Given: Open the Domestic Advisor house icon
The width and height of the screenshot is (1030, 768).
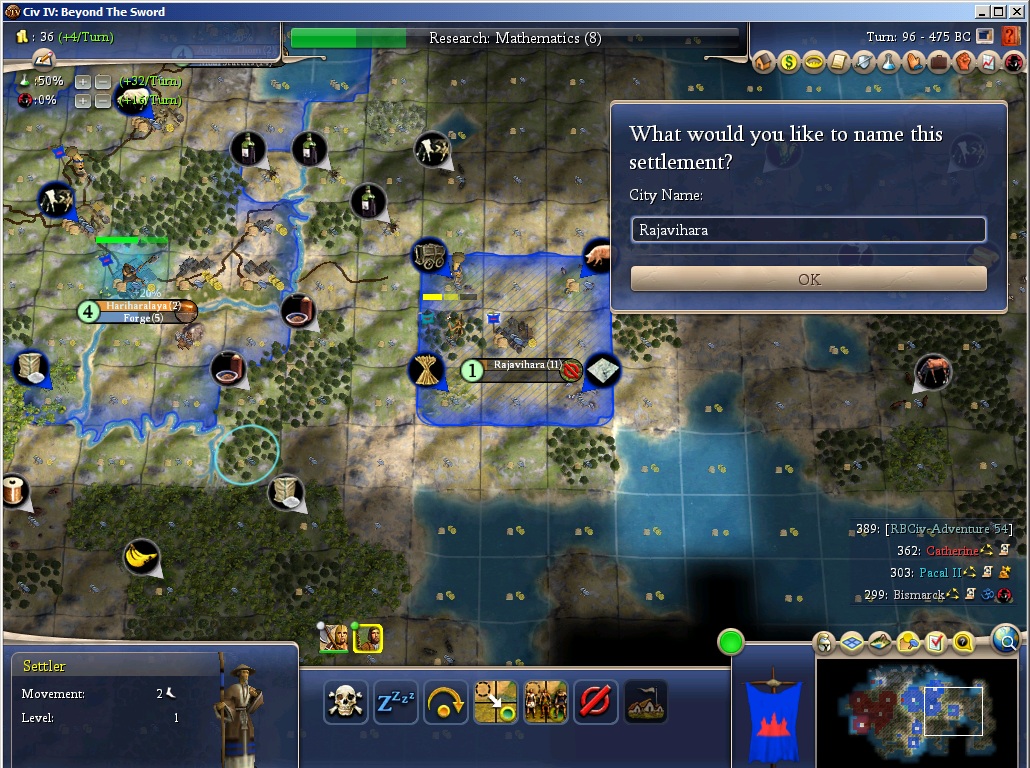Looking at the screenshot, I should (x=765, y=63).
